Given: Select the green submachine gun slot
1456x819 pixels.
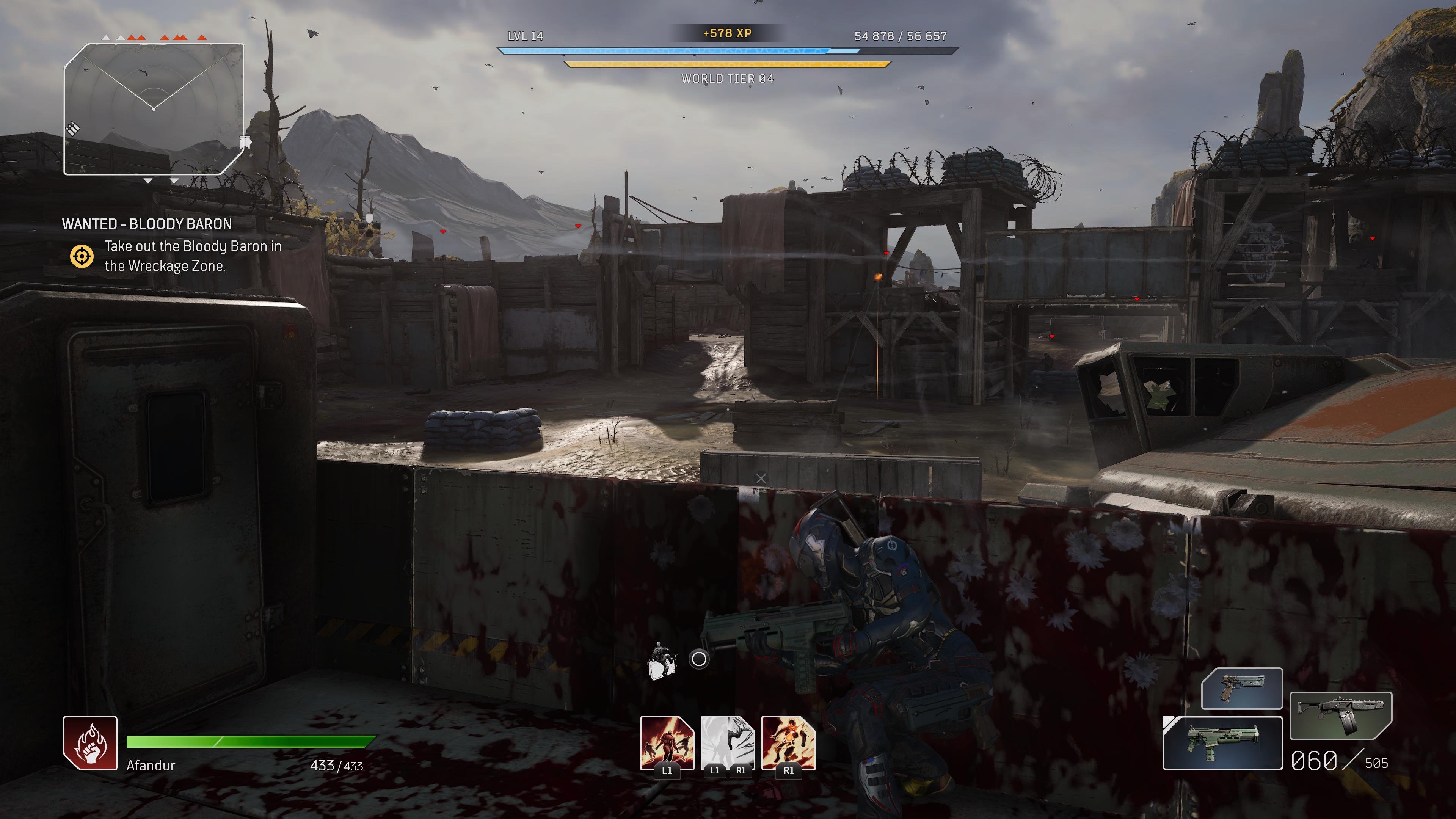Looking at the screenshot, I should tap(1222, 743).
